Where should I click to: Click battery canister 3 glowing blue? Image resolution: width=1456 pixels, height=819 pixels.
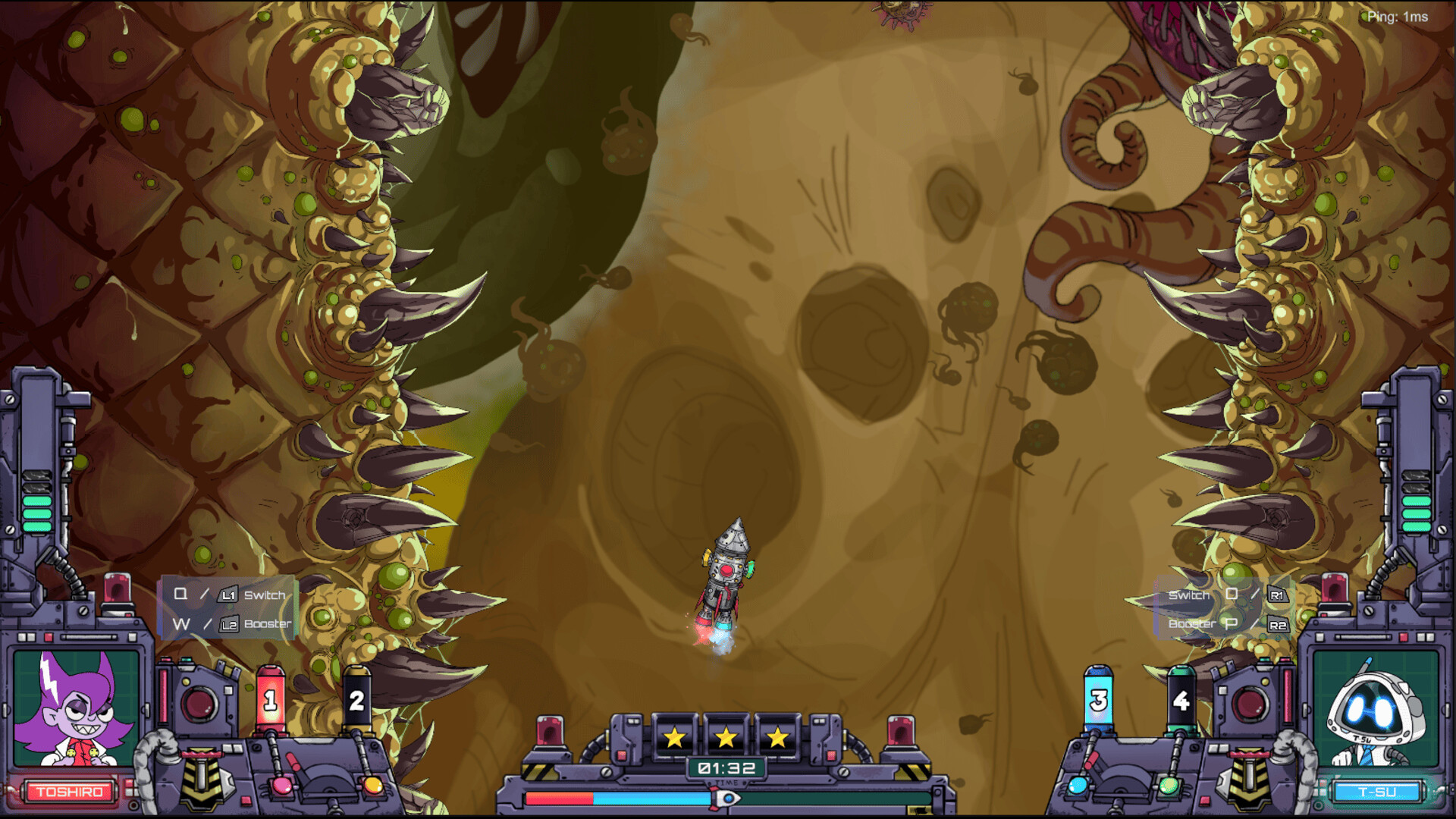[x=1099, y=698]
